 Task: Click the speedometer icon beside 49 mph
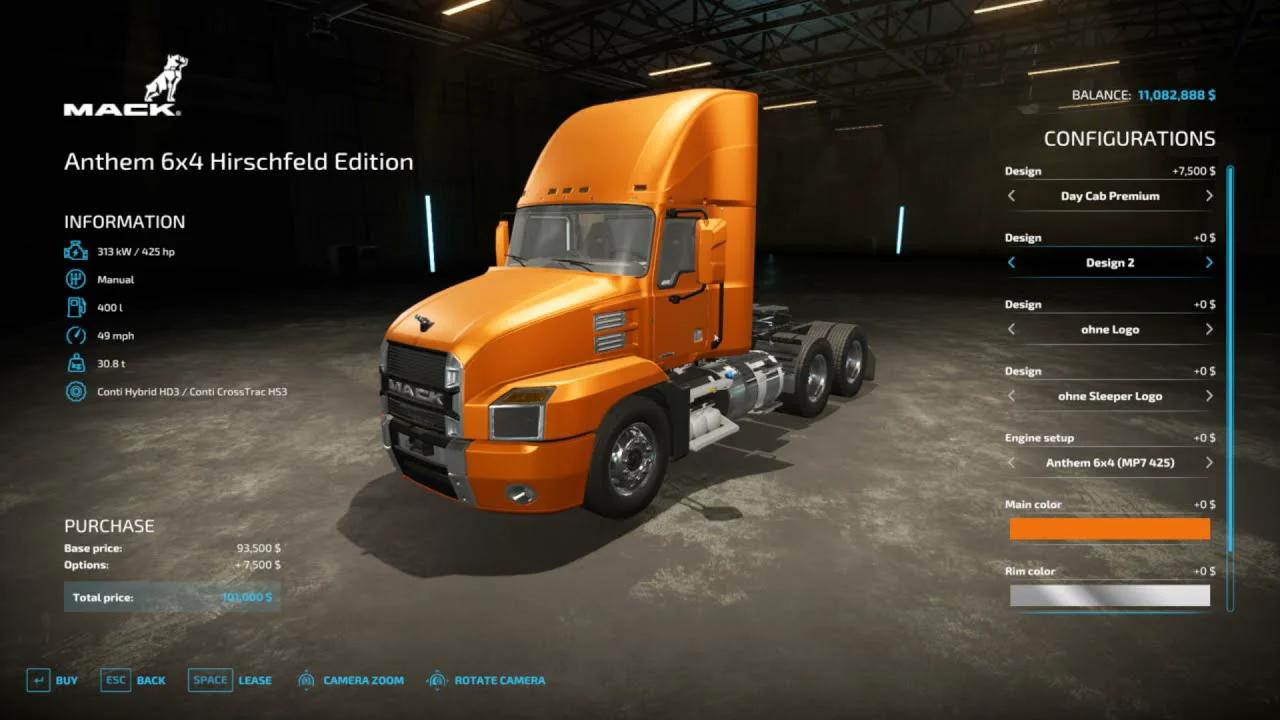point(75,335)
